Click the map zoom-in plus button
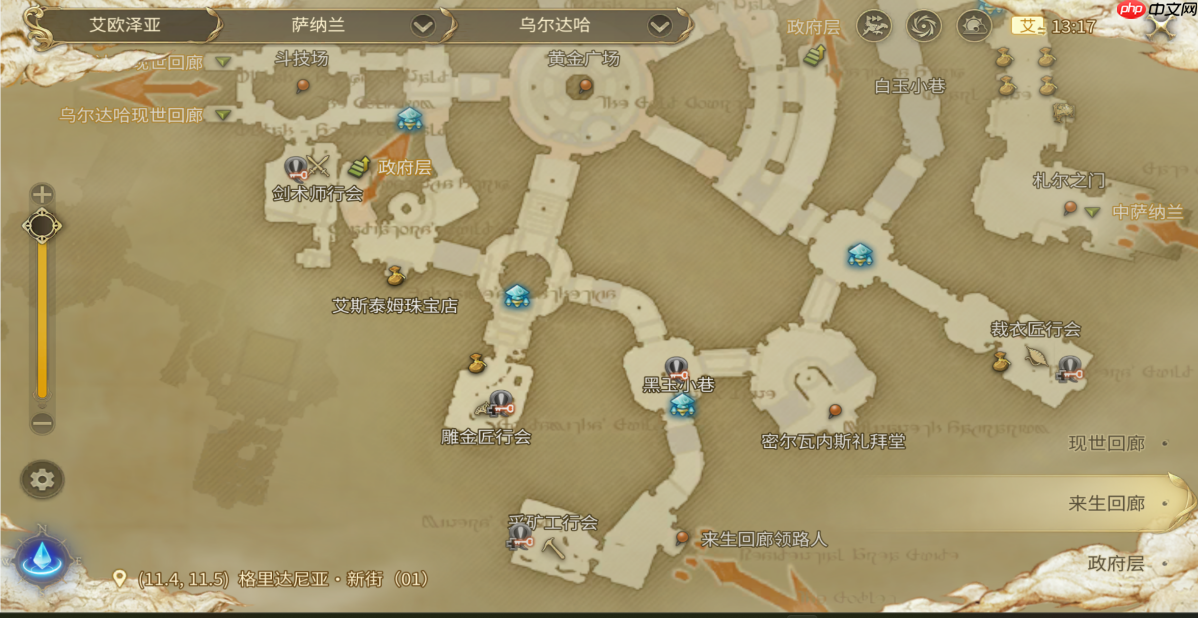 pyautogui.click(x=42, y=195)
